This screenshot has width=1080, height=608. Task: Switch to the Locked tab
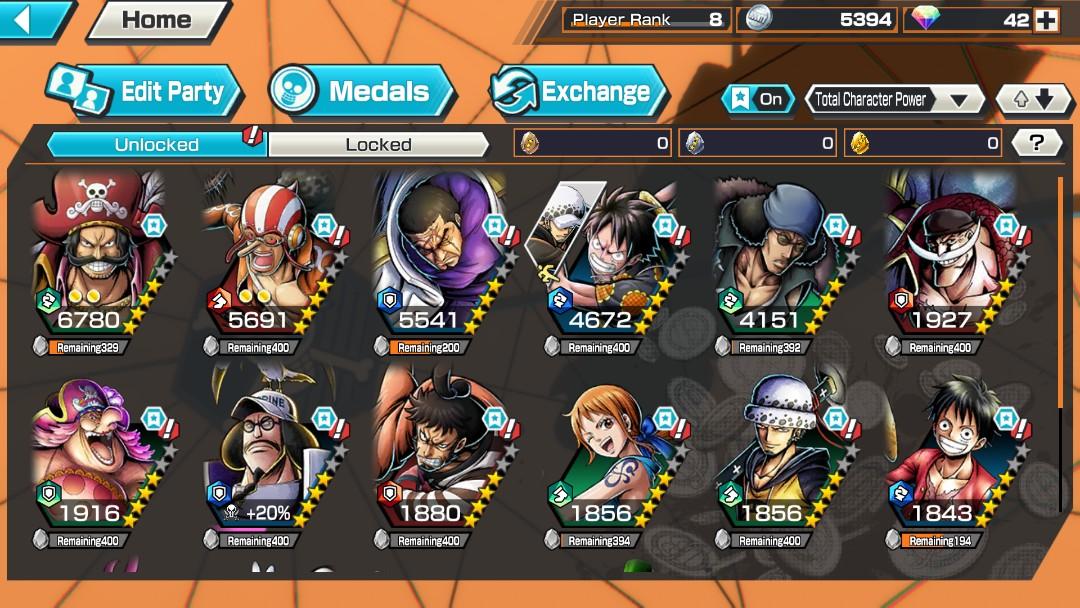(x=378, y=144)
